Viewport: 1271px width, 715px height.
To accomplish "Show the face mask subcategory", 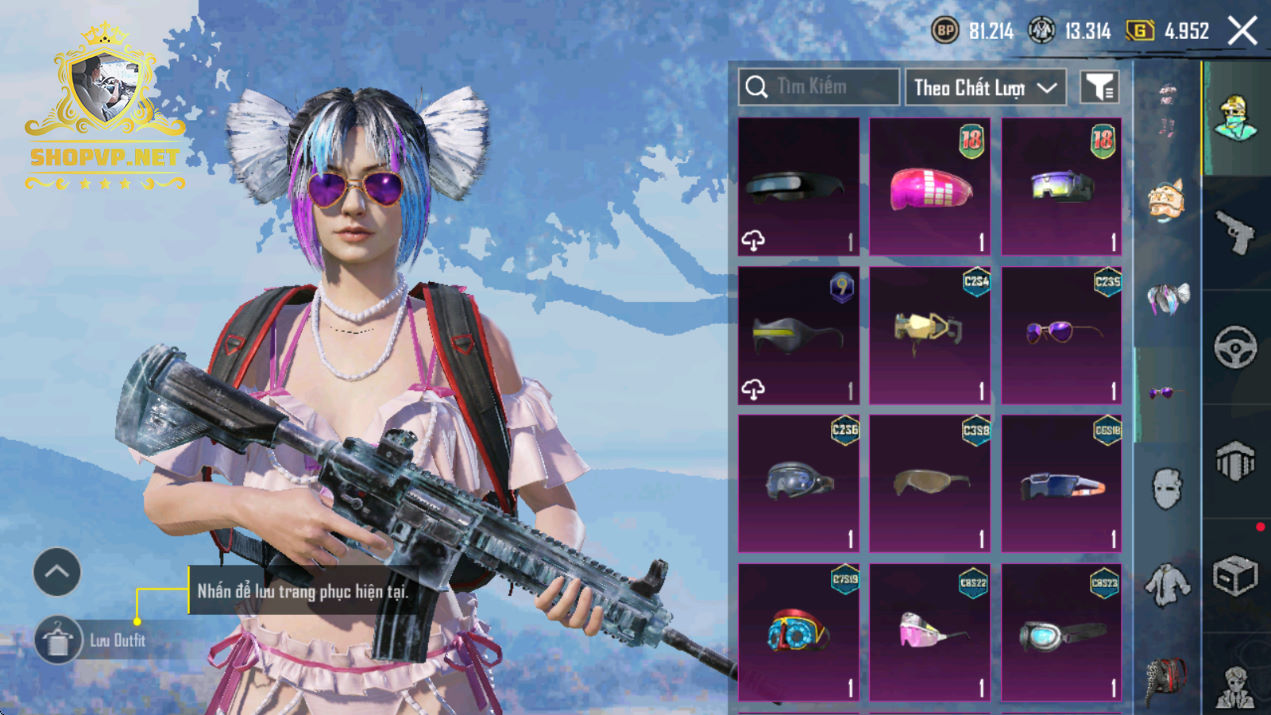I will [1167, 490].
